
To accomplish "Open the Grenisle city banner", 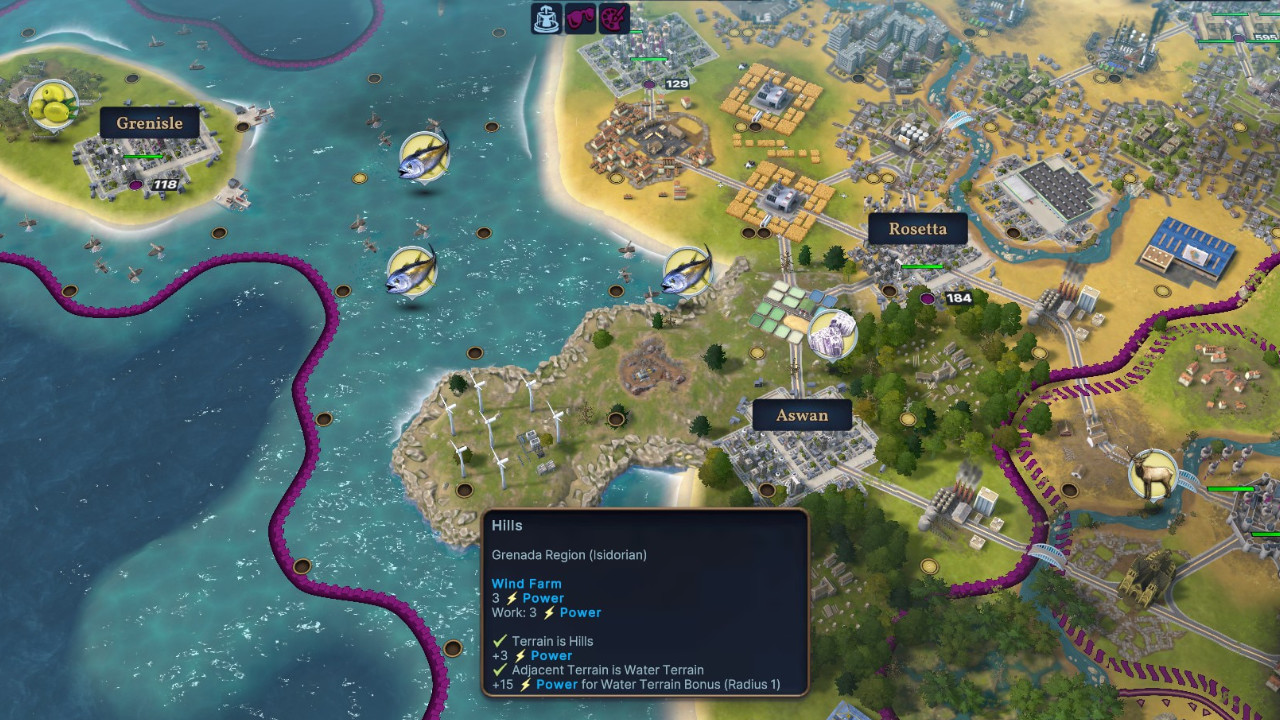I will tap(149, 123).
